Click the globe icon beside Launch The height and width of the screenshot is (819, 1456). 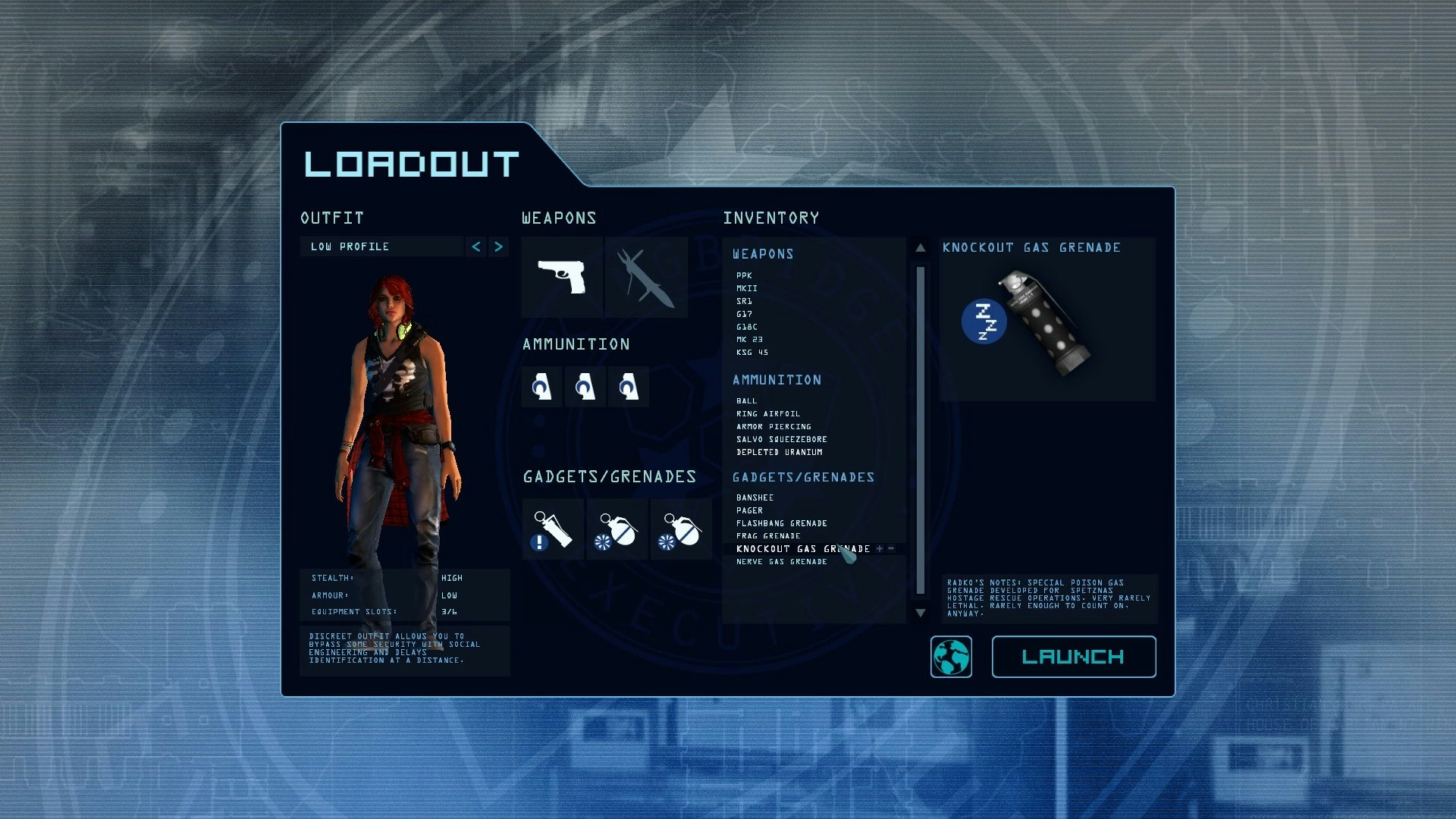click(x=951, y=657)
